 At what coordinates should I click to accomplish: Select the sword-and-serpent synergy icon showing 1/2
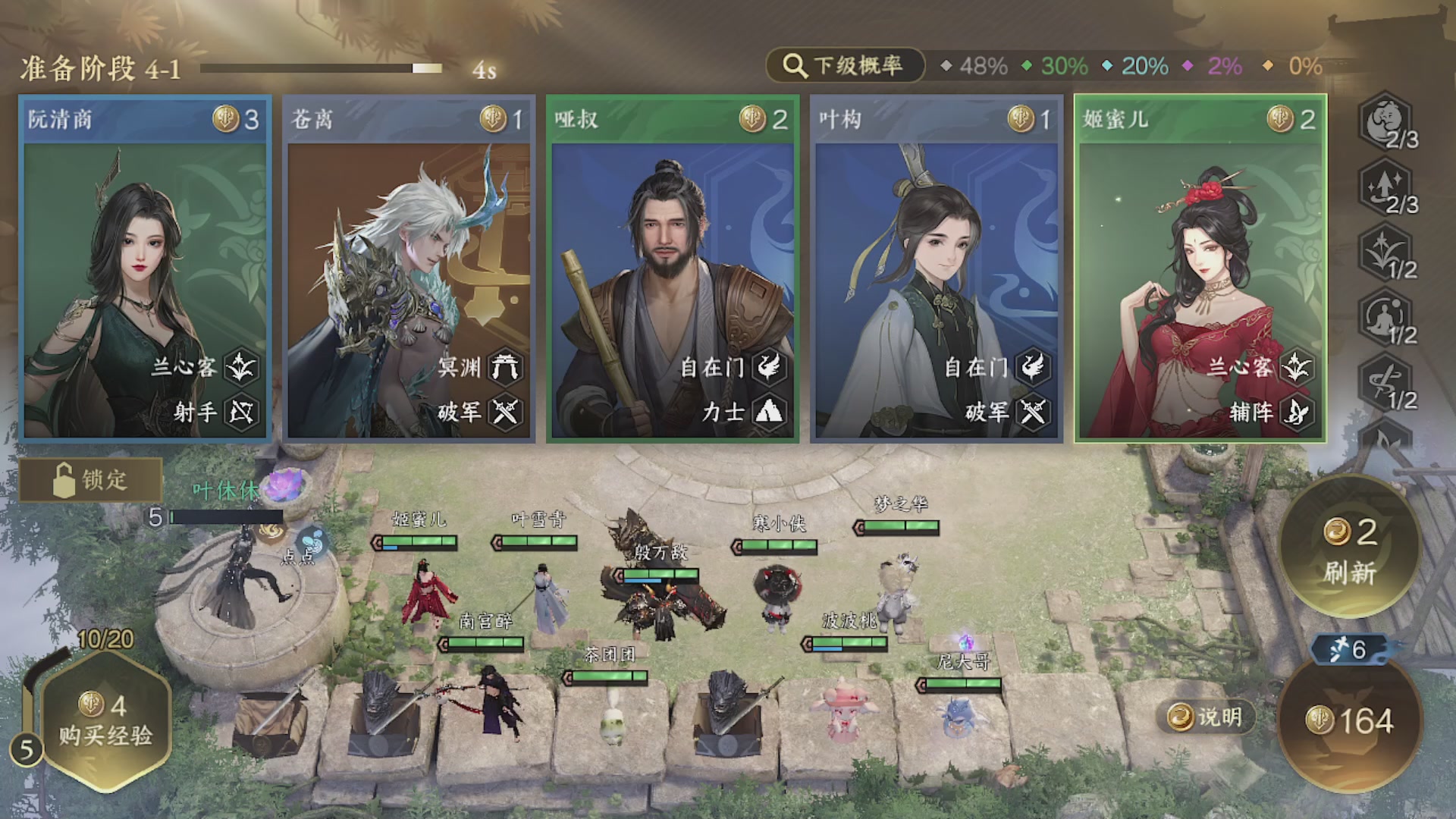pos(1385,383)
